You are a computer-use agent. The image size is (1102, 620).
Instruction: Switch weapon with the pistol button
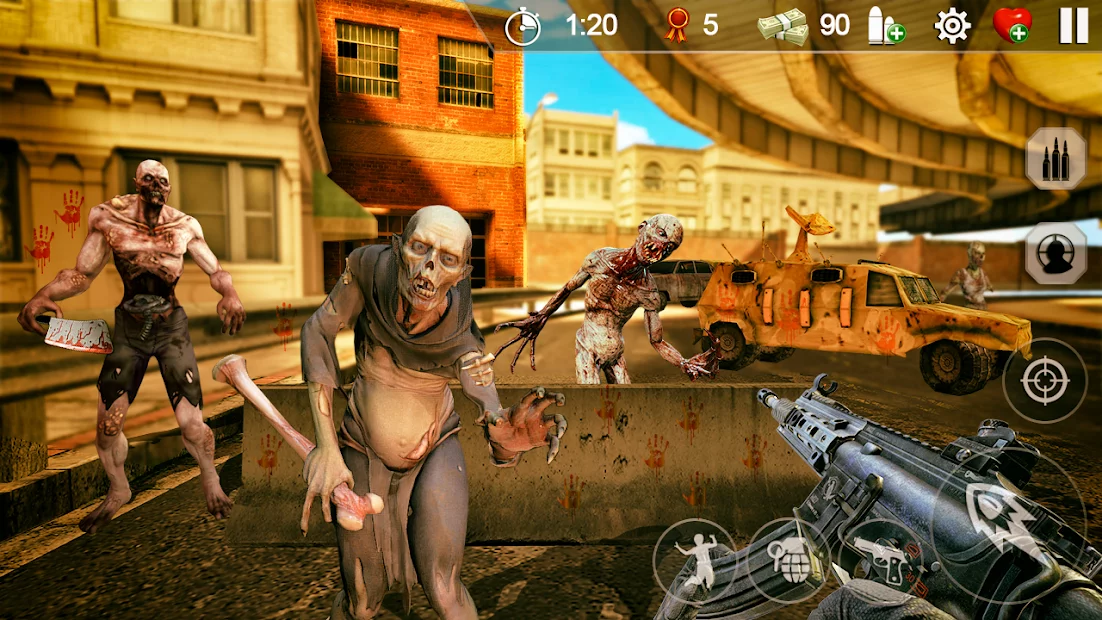(880, 561)
